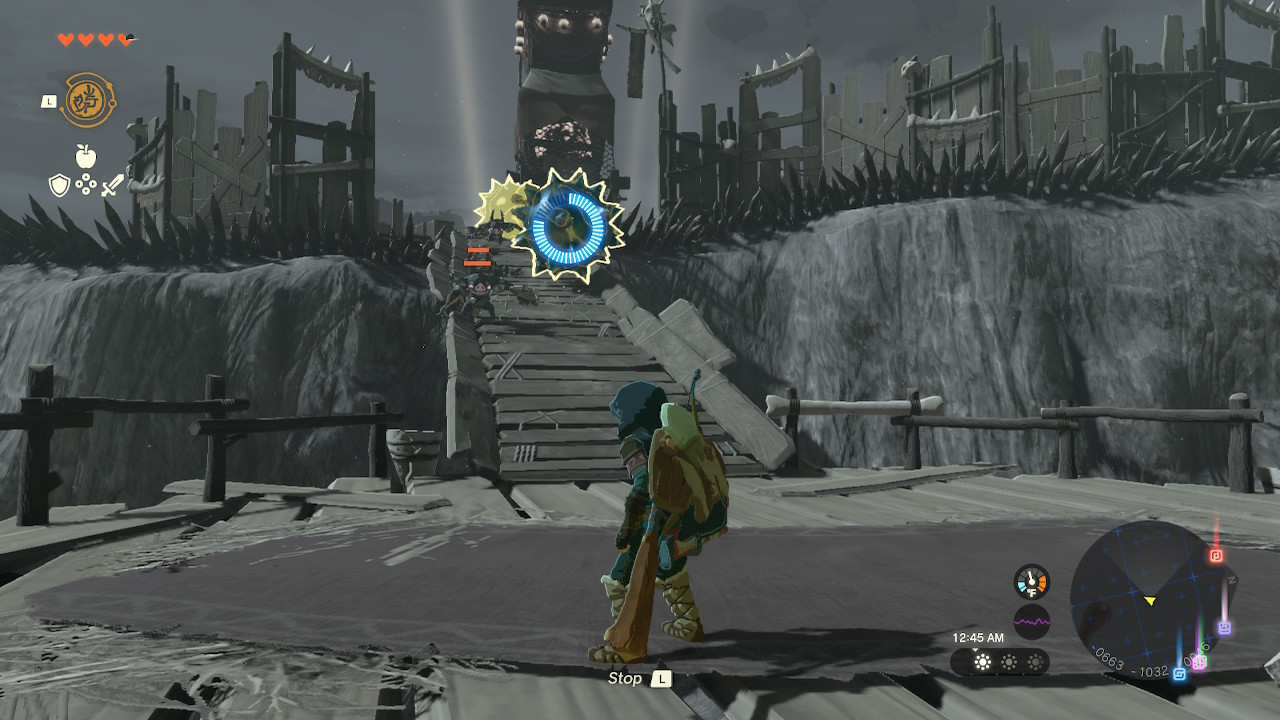Select the red marker on the minimap
This screenshot has height=720, width=1280.
click(x=1216, y=555)
